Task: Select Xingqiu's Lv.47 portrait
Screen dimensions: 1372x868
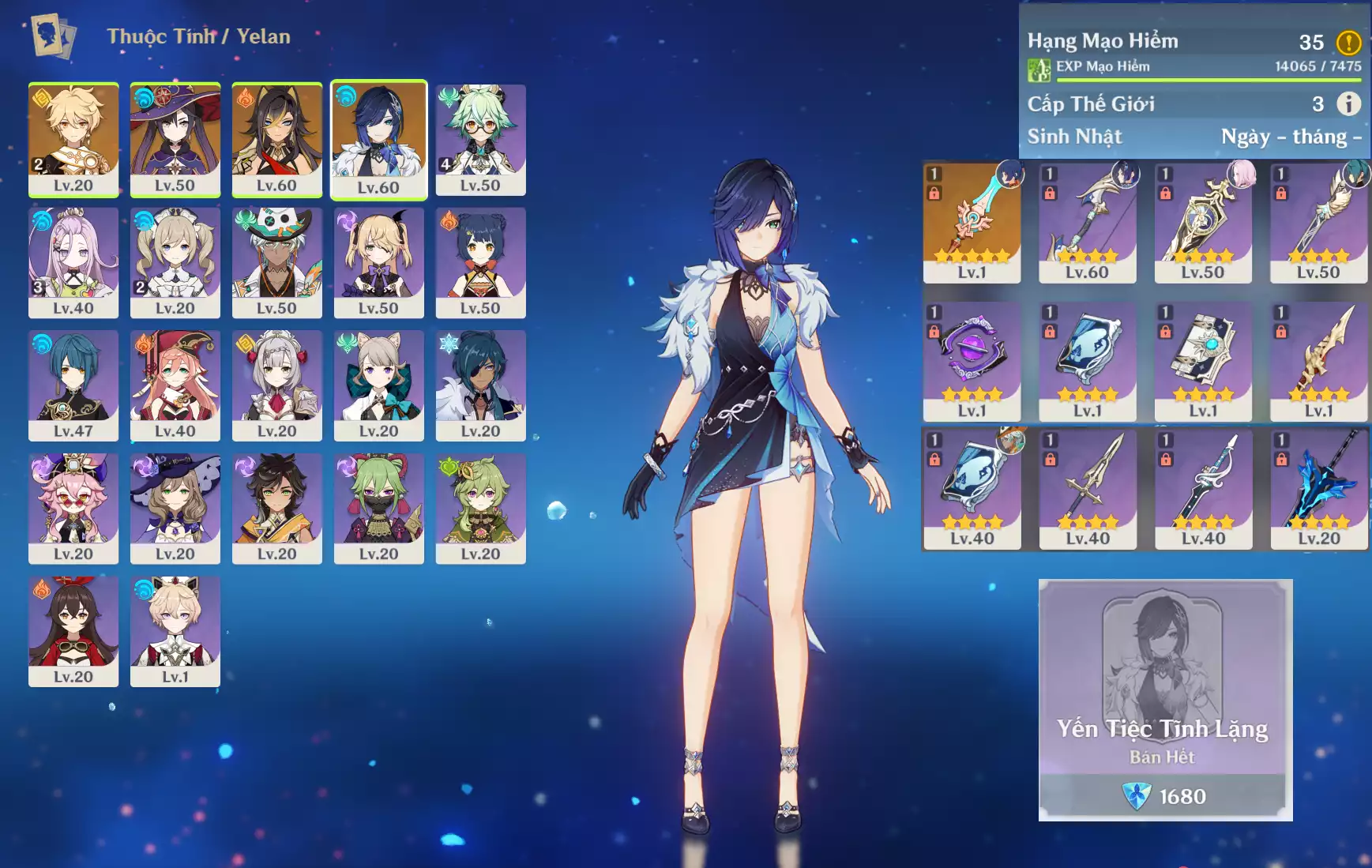Action: coord(73,385)
